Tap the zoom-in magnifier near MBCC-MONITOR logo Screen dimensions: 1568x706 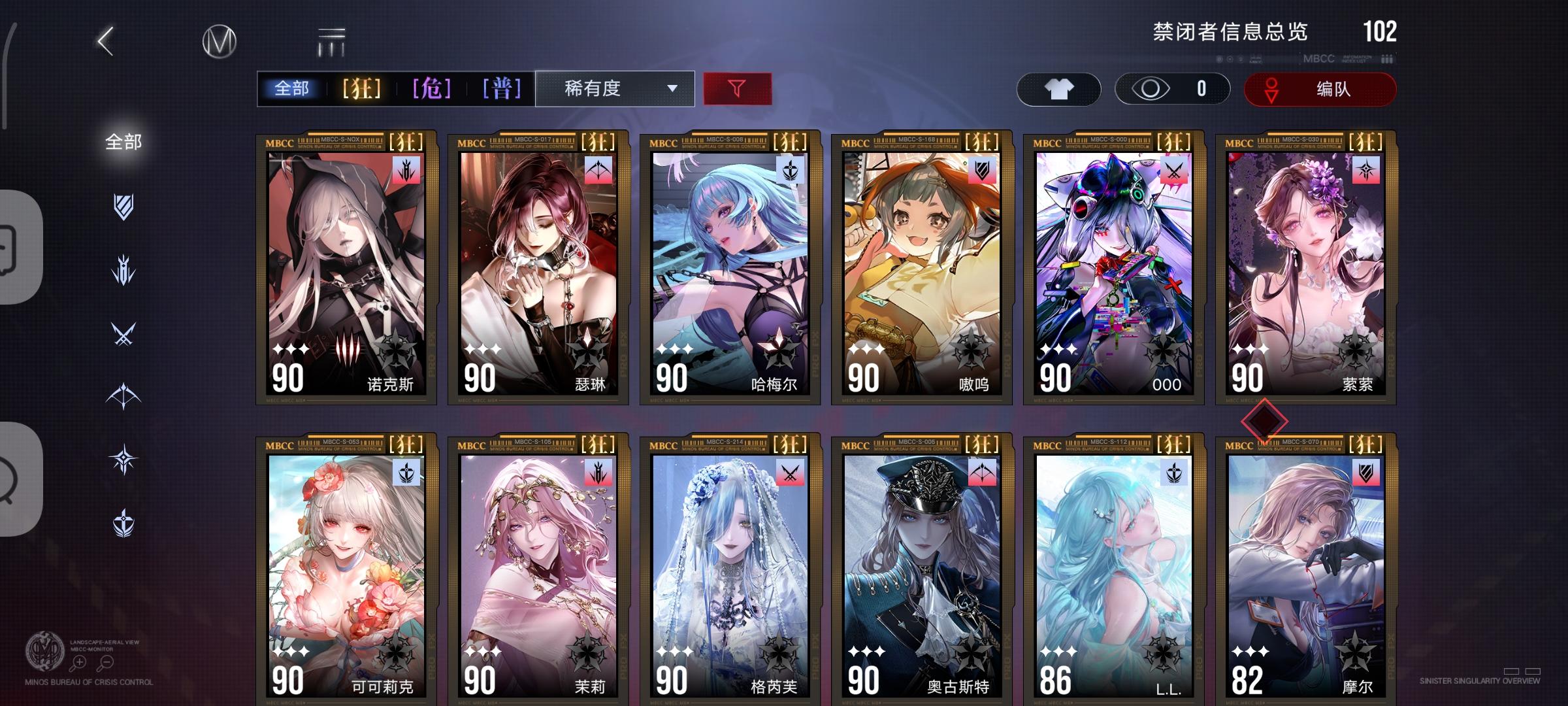(x=78, y=662)
